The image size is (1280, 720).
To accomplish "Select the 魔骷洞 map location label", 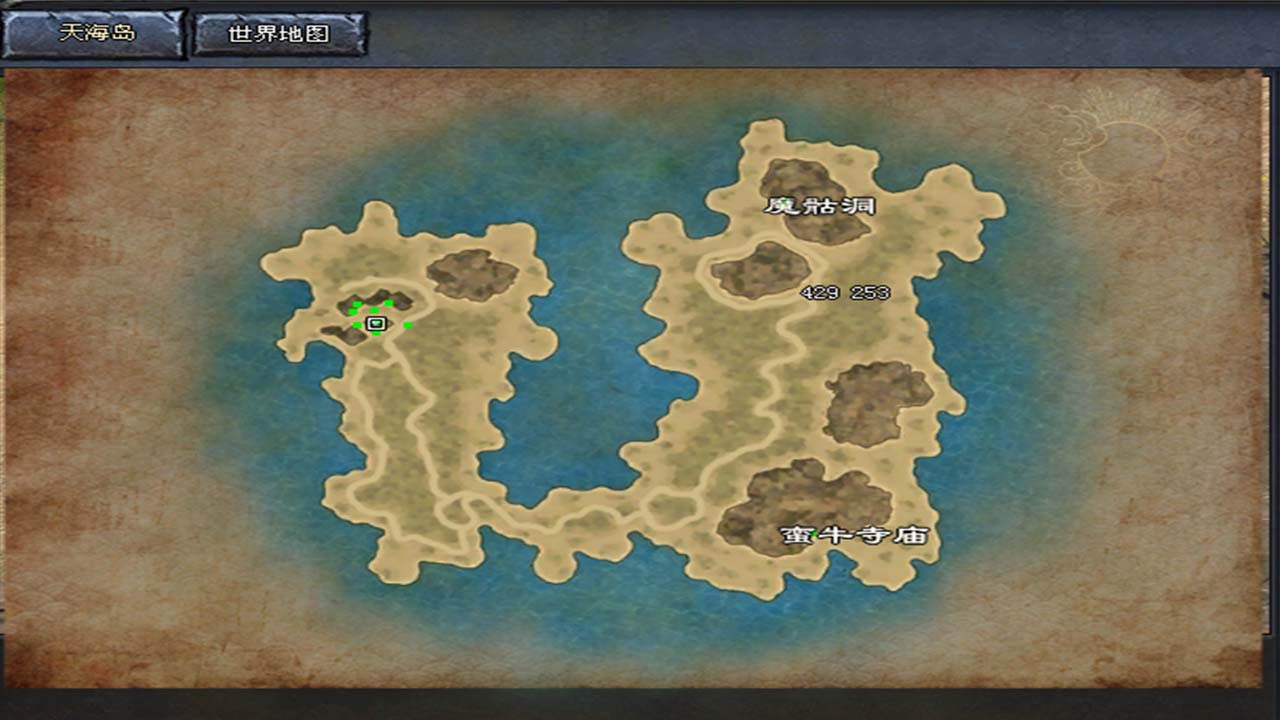I will point(820,206).
